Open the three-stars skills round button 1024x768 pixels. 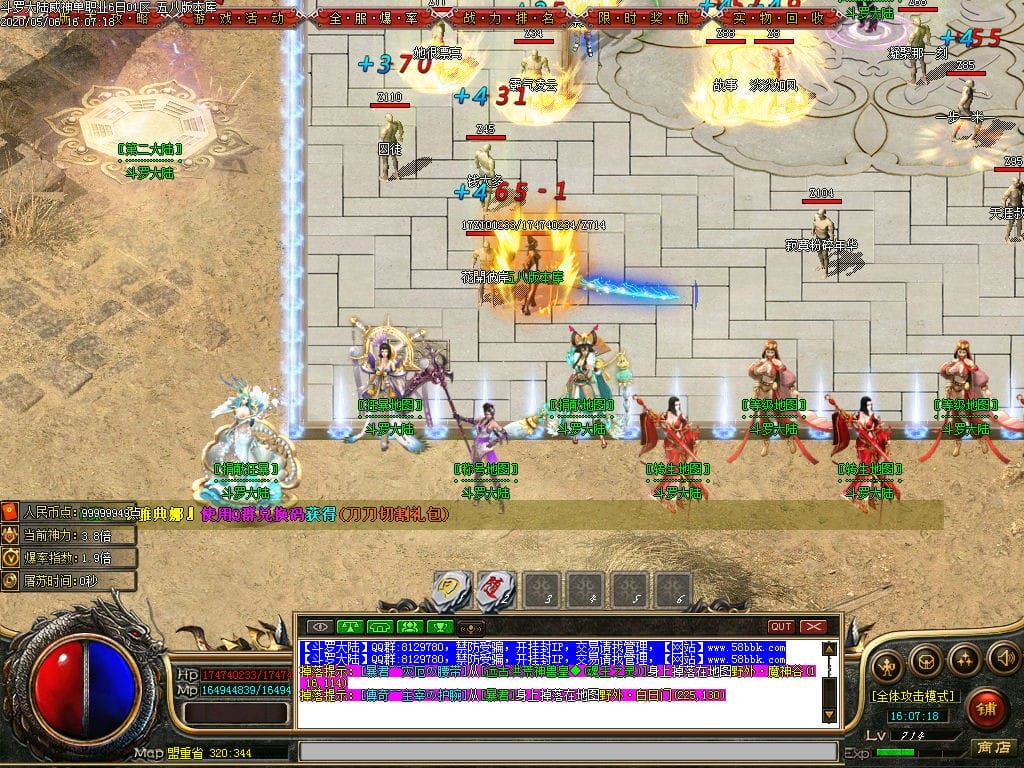(964, 660)
